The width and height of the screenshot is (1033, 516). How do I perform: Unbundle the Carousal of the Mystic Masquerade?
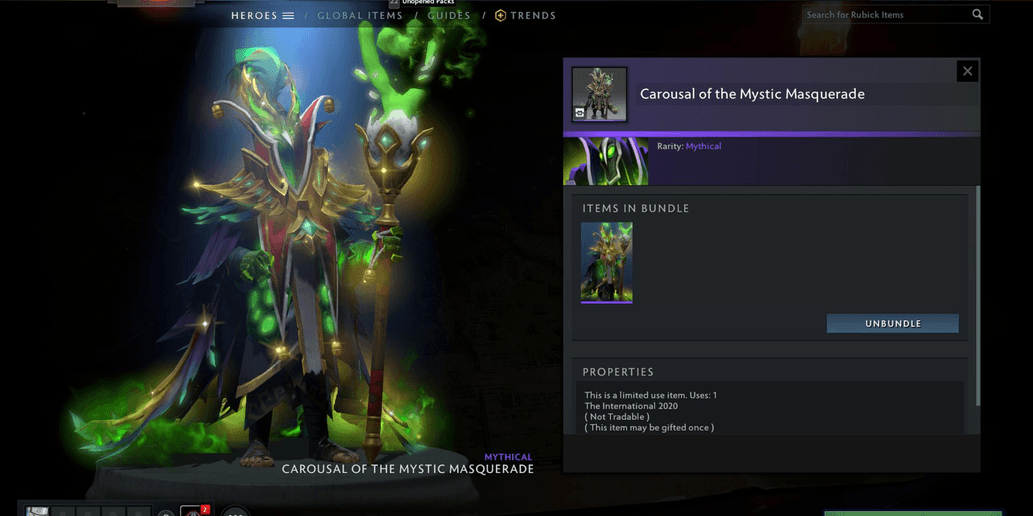892,324
